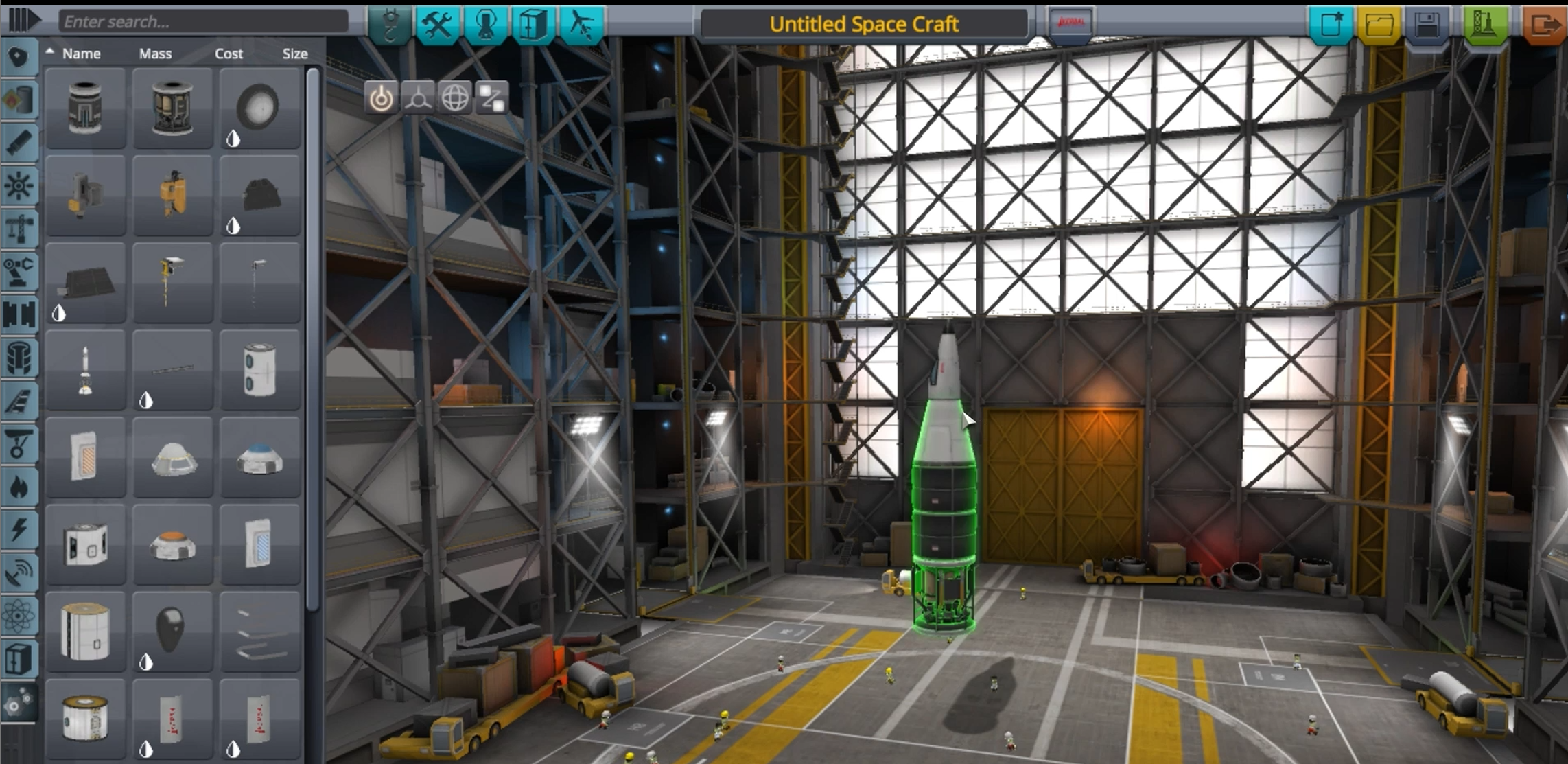Select the Fuel Tanks category icon
The width and height of the screenshot is (1568, 764).
19,101
